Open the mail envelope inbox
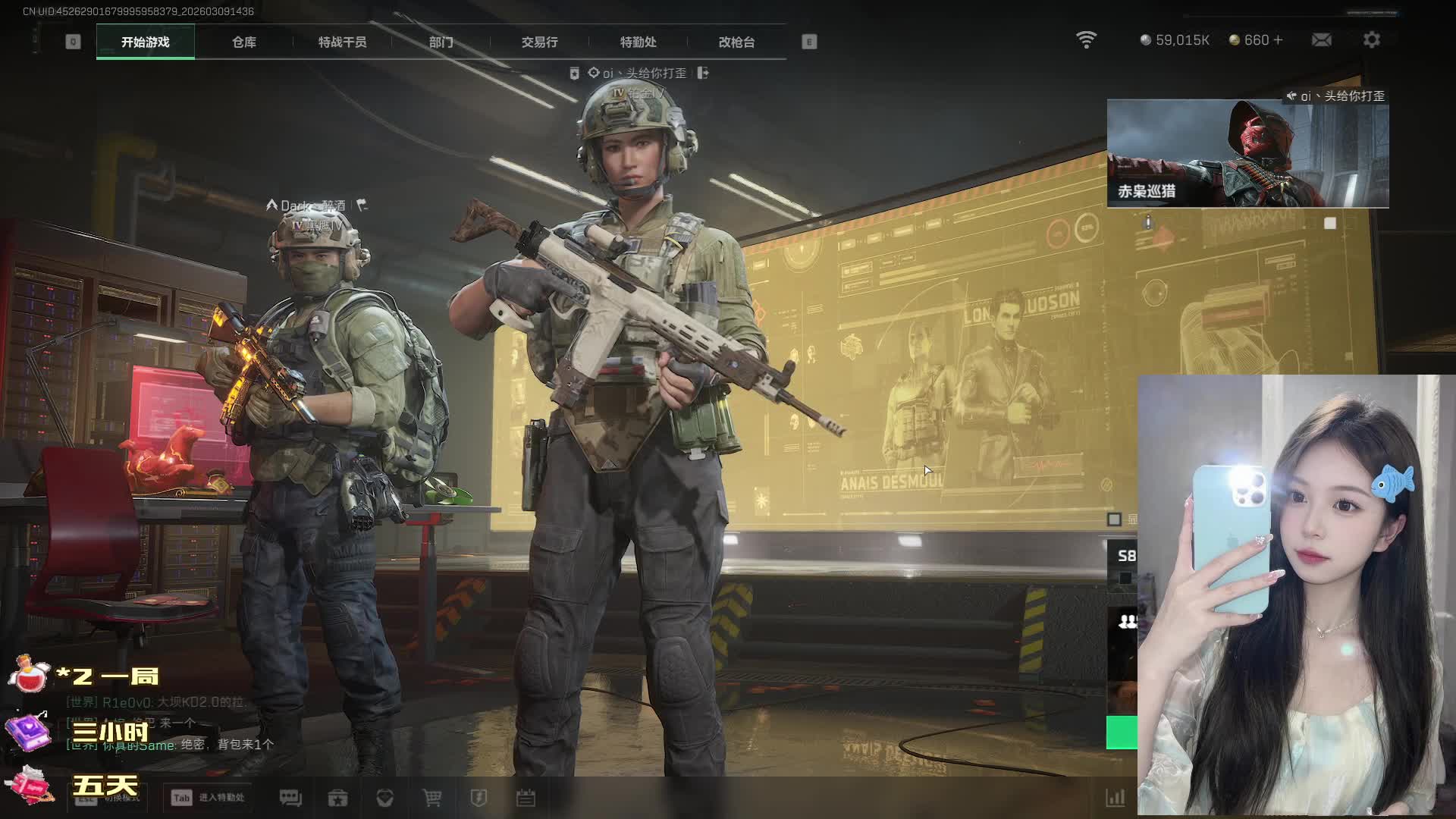 pos(1321,39)
